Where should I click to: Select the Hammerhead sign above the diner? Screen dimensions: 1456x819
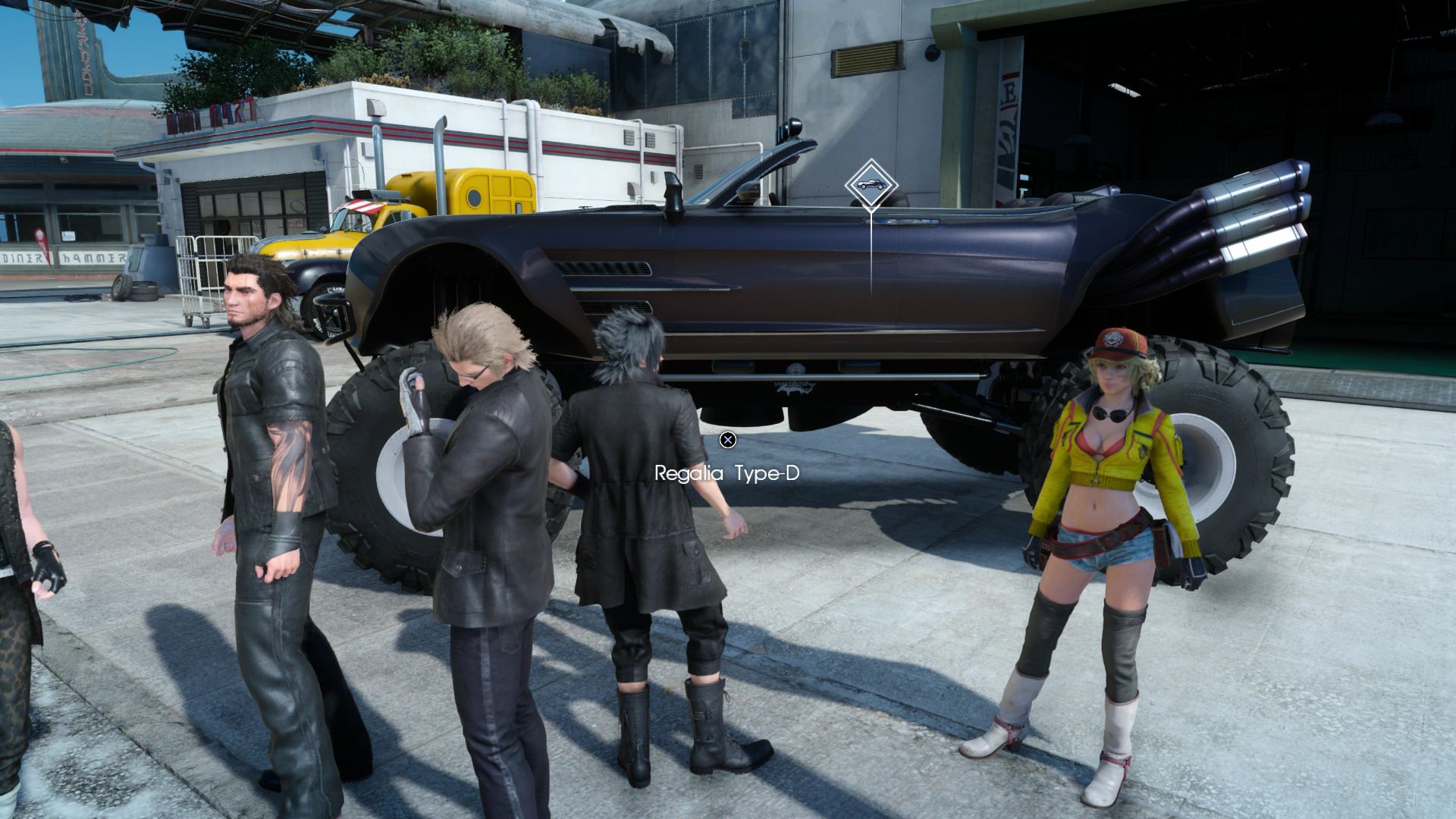[x=93, y=258]
